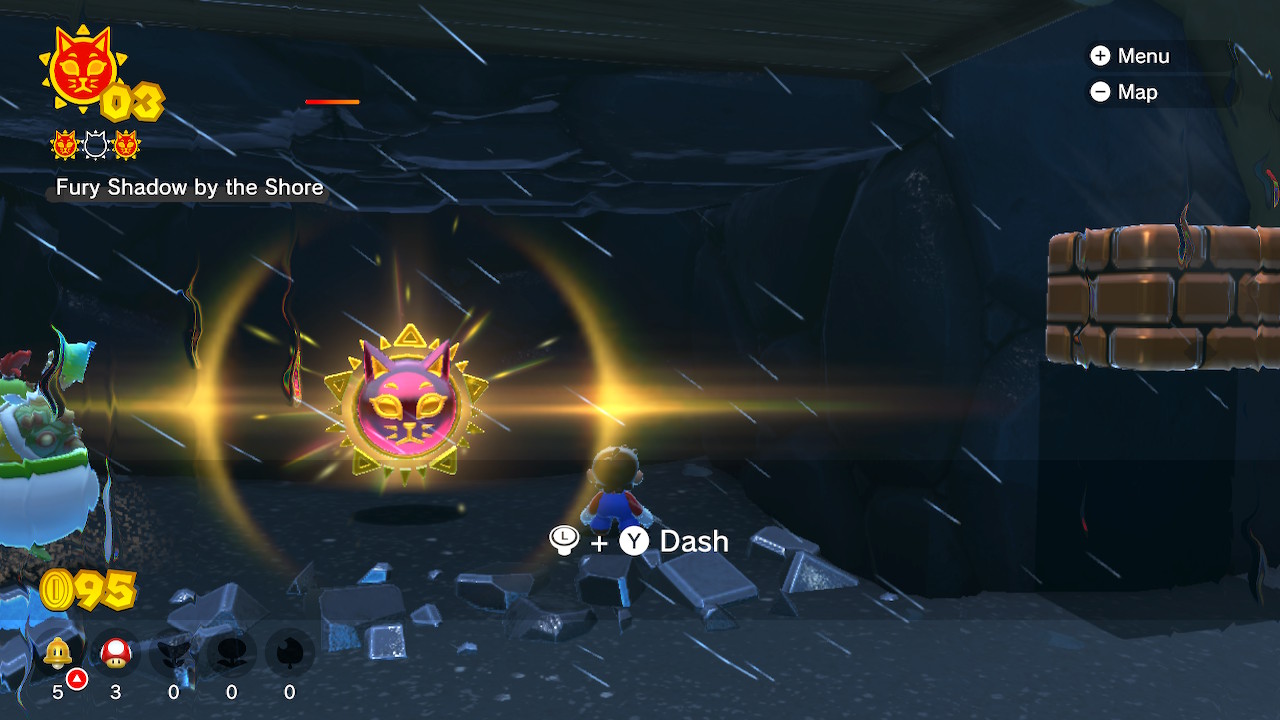Image resolution: width=1280 pixels, height=720 pixels.
Task: Select the empty Super Leaf reserve slot
Action: (x=290, y=654)
